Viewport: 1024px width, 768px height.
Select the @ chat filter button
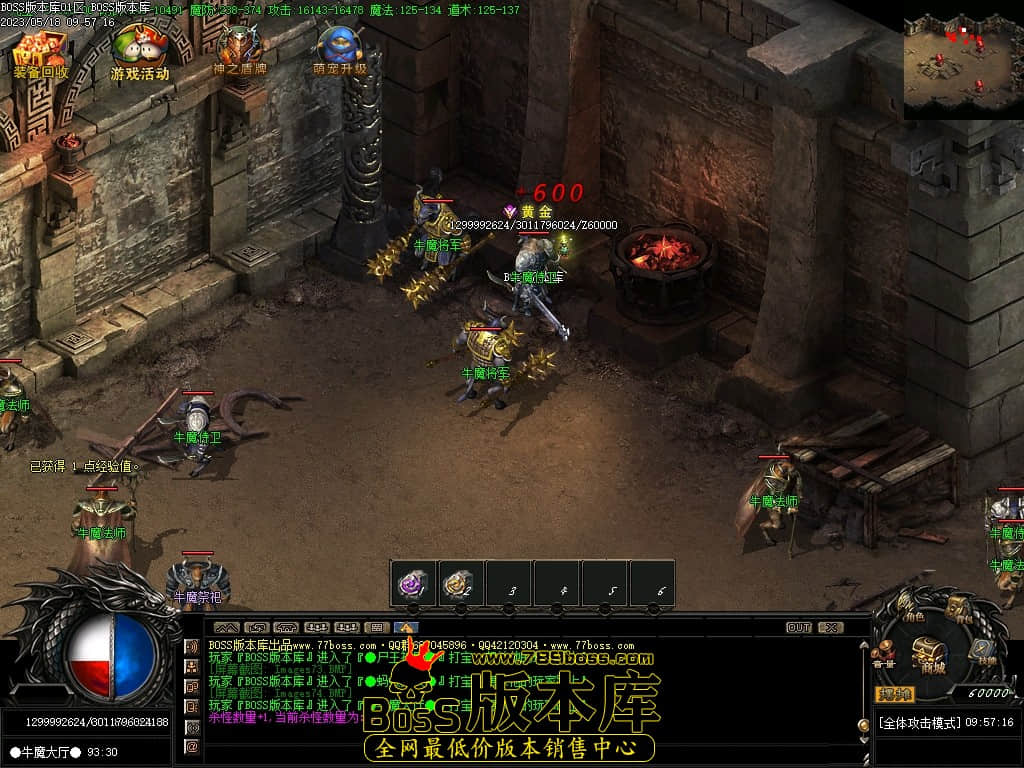pos(192,746)
